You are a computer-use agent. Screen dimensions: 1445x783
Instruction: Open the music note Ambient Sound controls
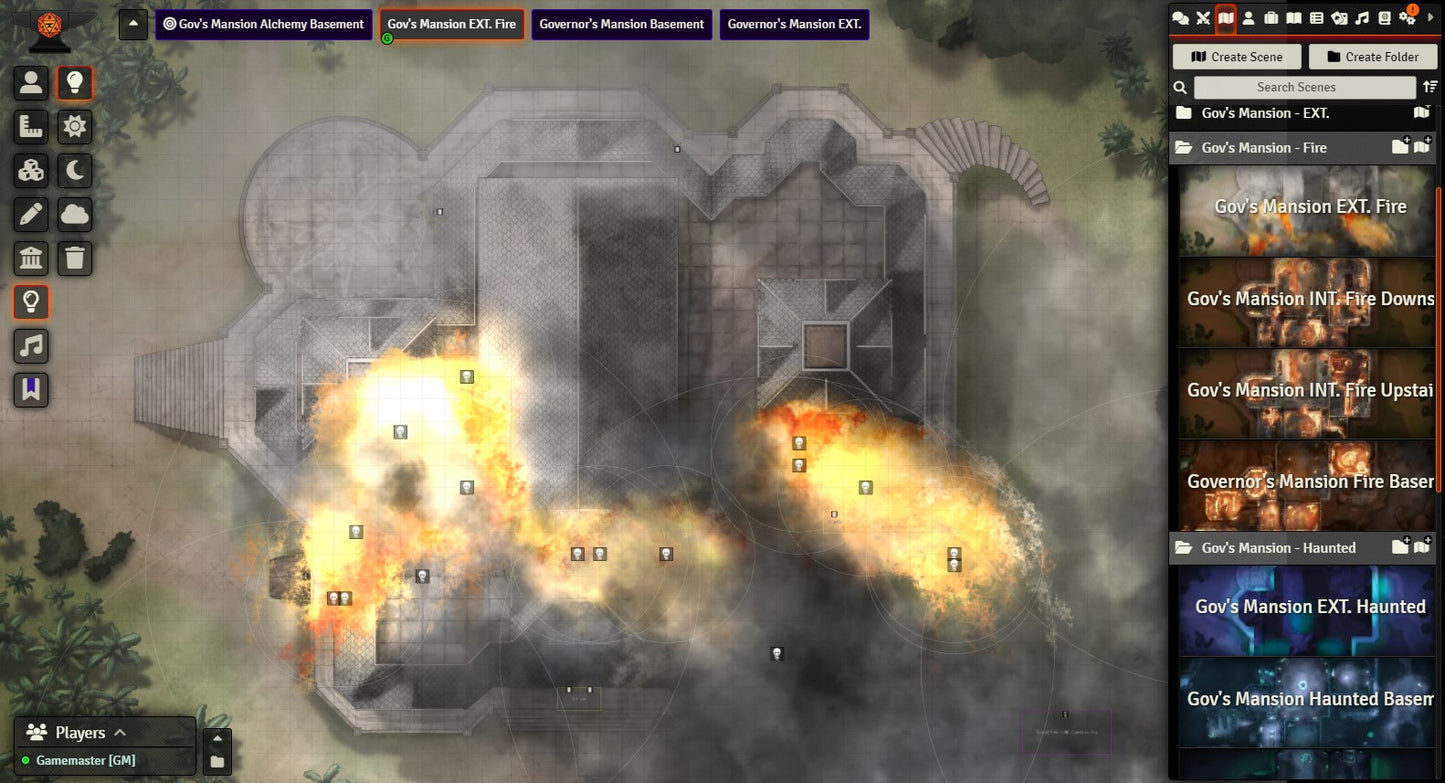[31, 346]
